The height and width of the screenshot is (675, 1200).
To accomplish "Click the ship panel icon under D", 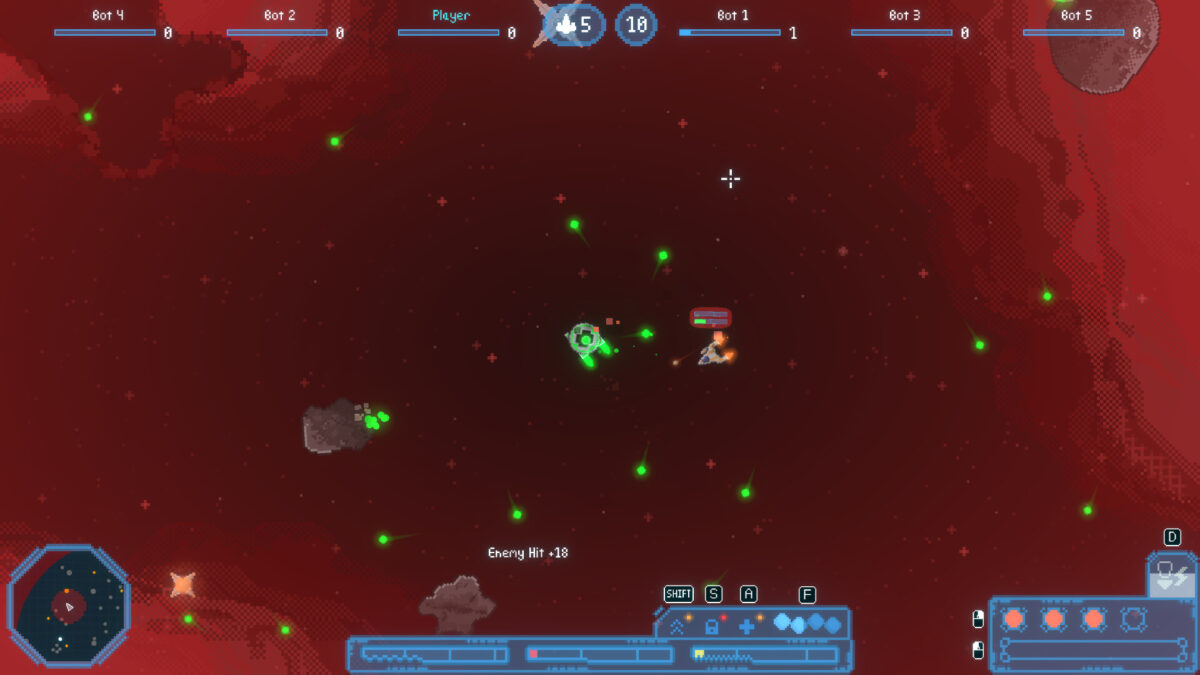I will tap(1171, 575).
